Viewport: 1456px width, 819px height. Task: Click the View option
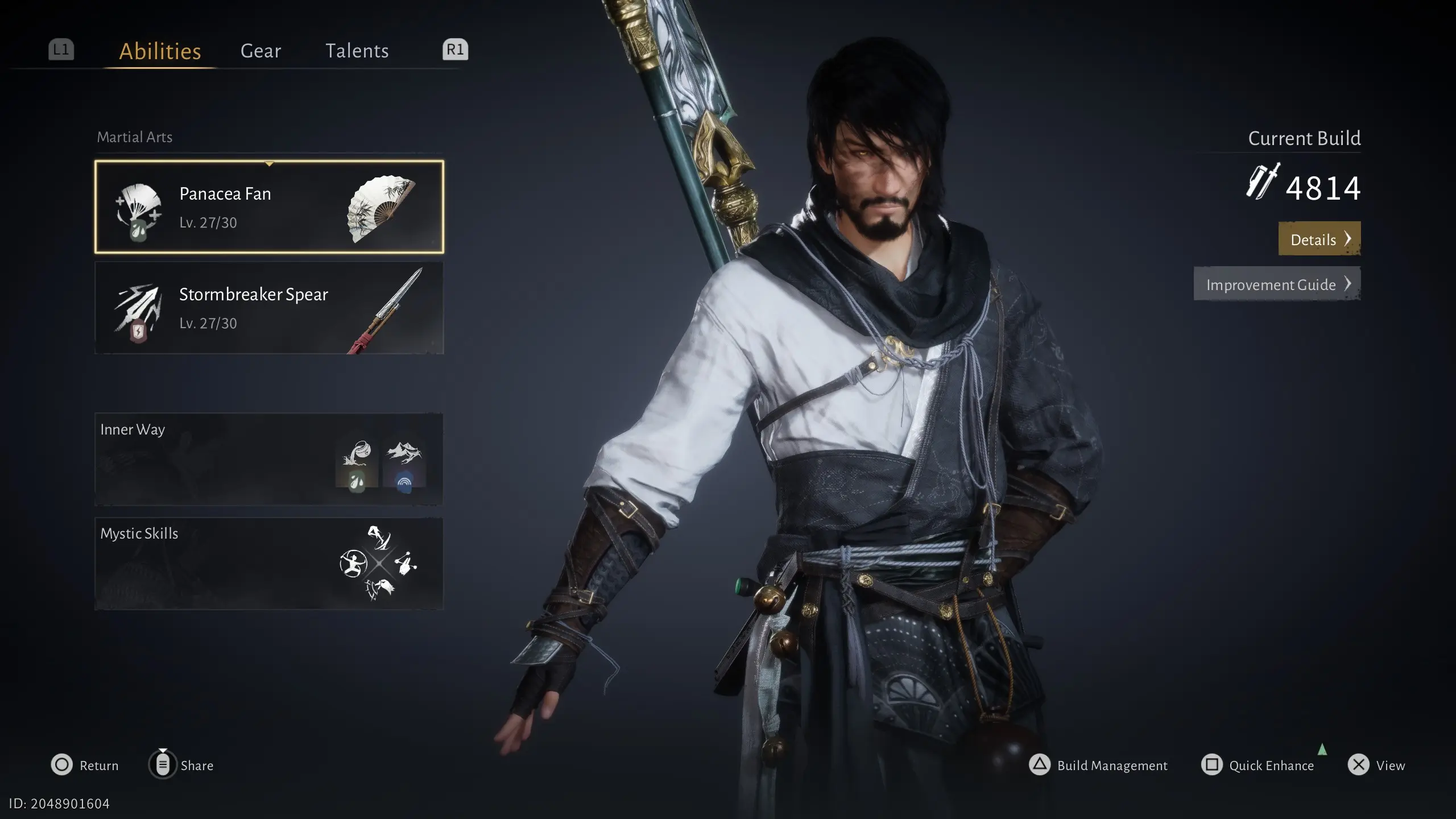pyautogui.click(x=1376, y=765)
